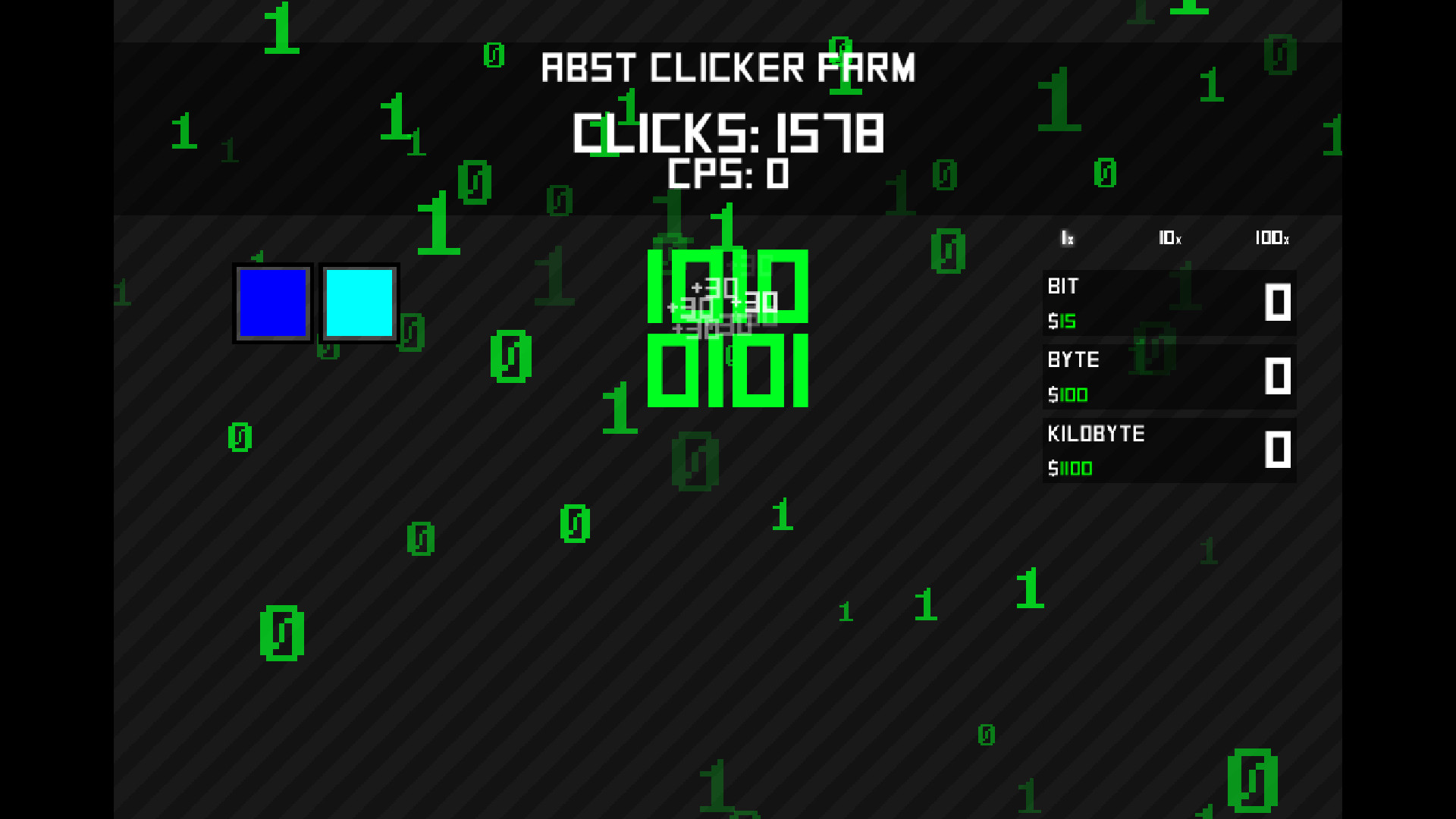Open the BIT upgrade panel entry
This screenshot has width=1456, height=819.
pos(1168,303)
